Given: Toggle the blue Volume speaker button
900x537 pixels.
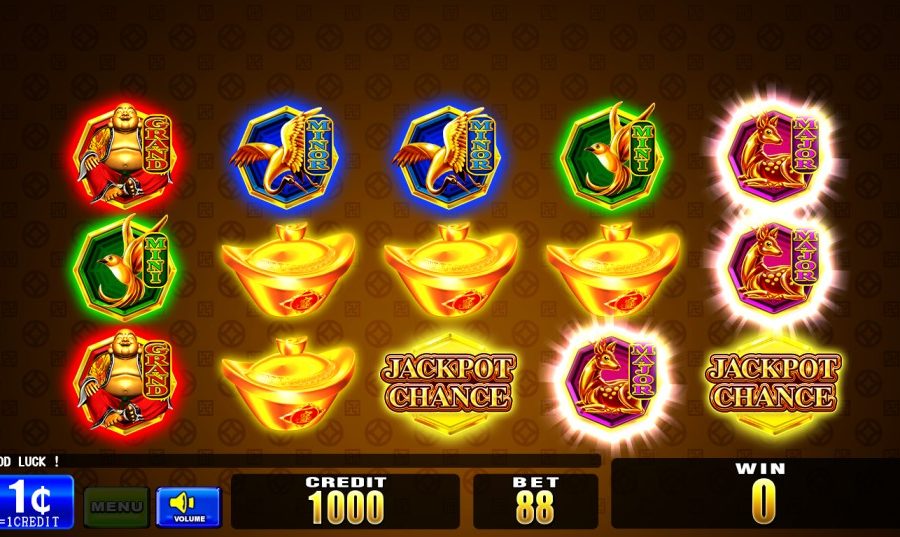Looking at the screenshot, I should point(188,506).
